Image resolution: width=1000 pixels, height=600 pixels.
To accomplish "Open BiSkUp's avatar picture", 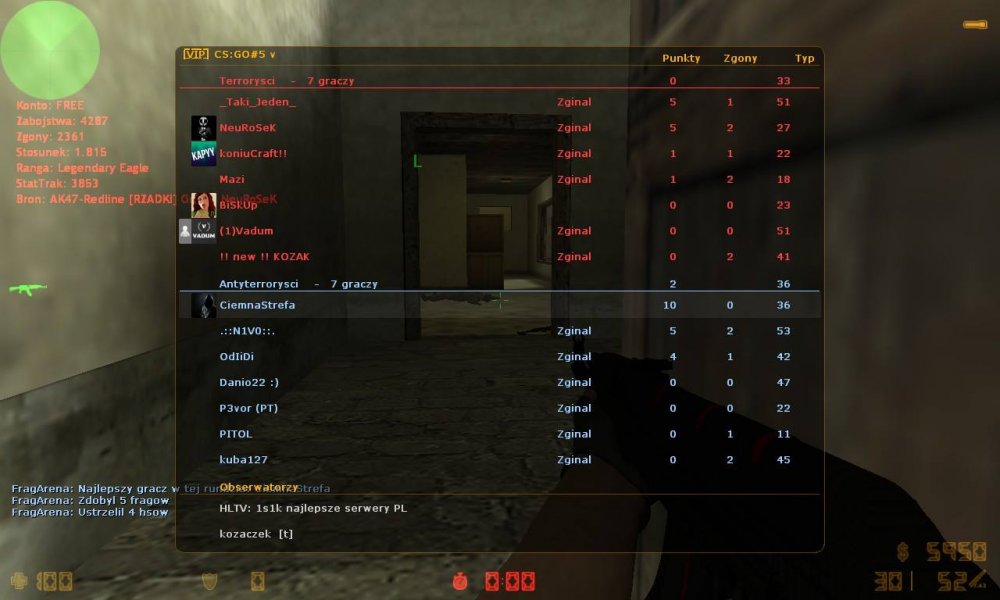I will pyautogui.click(x=204, y=205).
